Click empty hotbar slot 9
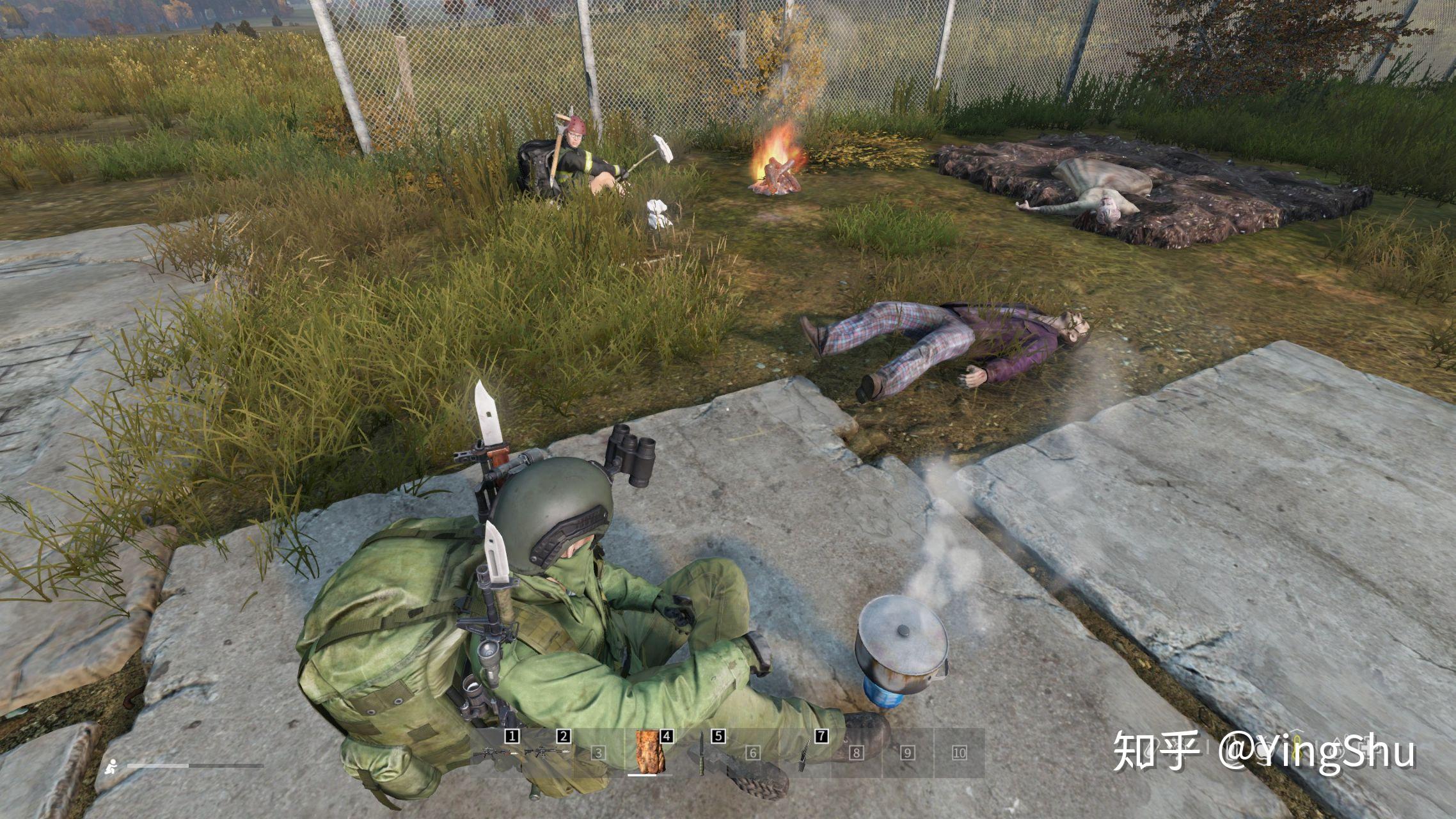Viewport: 1456px width, 819px height. [x=908, y=752]
